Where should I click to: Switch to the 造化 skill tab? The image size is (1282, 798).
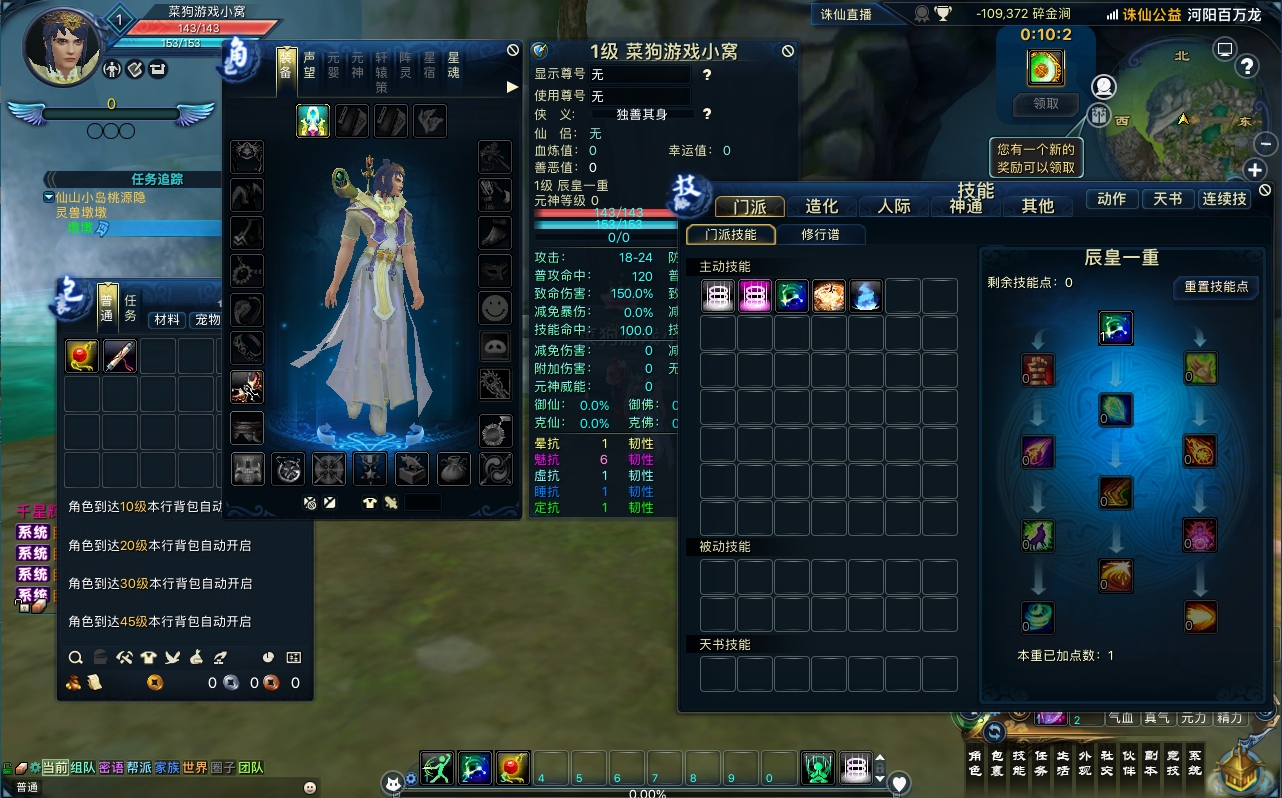point(821,206)
